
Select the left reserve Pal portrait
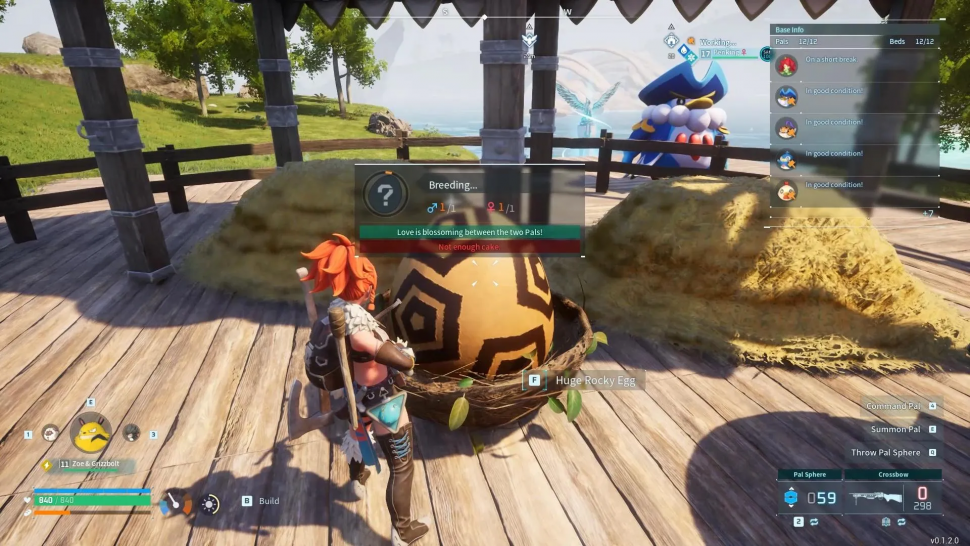pos(50,433)
